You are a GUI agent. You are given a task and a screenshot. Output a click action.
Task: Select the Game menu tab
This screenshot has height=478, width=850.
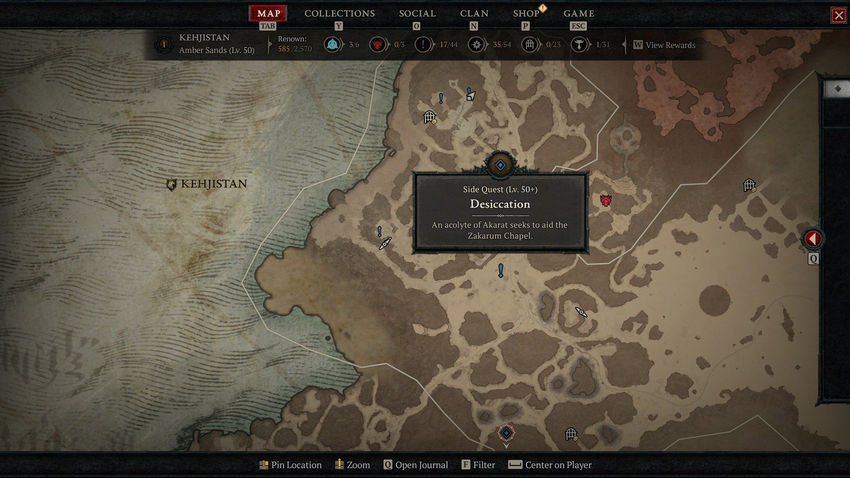coord(579,14)
